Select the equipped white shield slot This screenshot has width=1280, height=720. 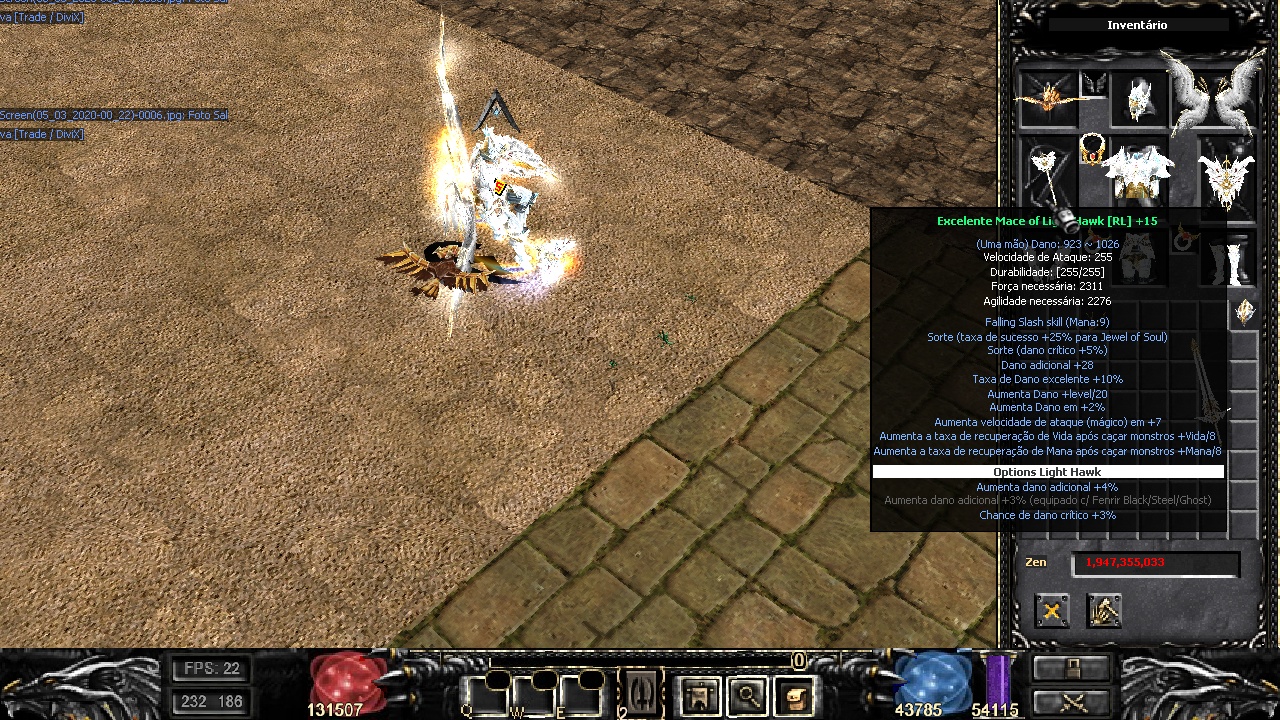1226,174
